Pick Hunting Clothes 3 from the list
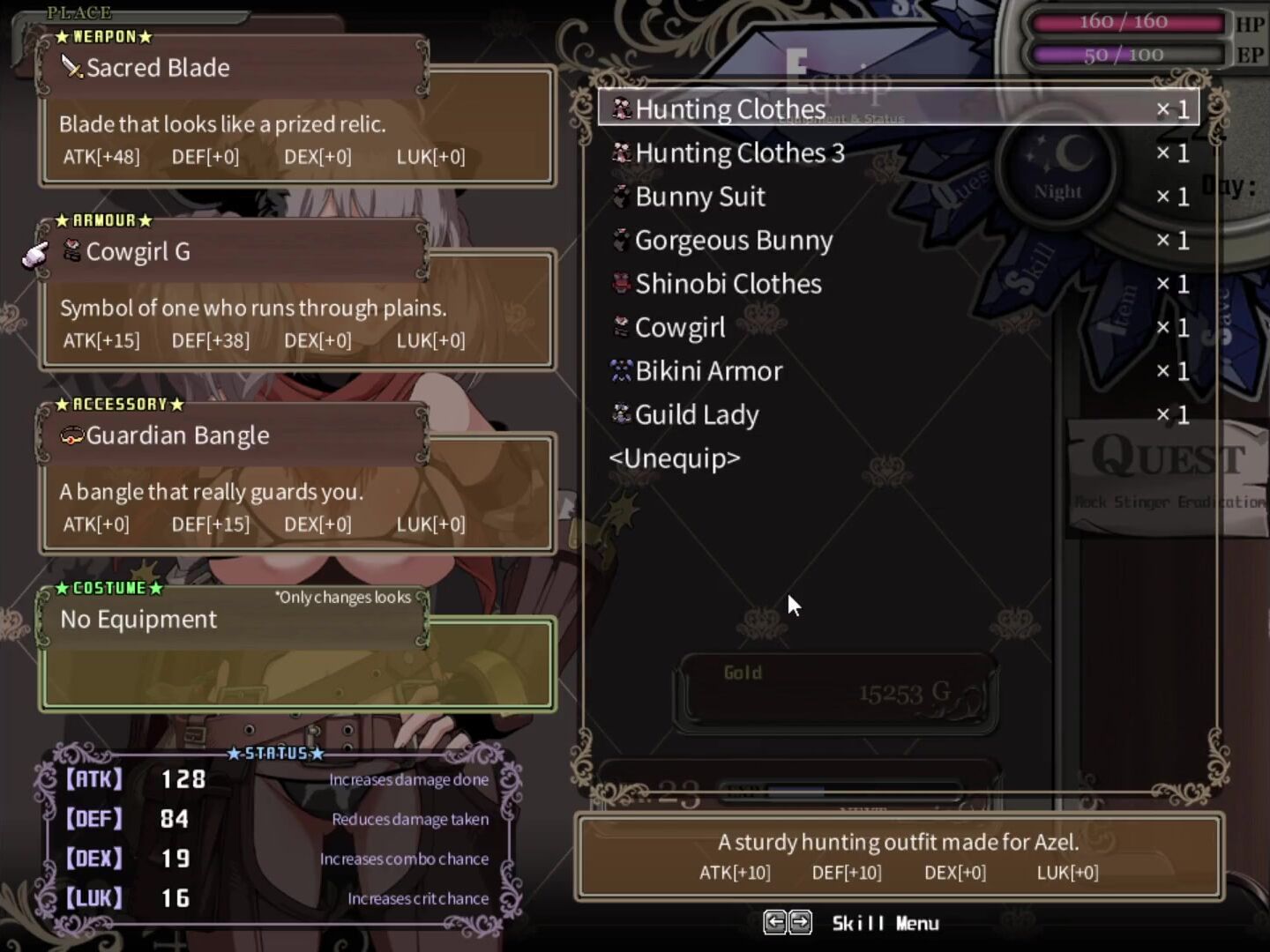Viewport: 1270px width, 952px height. tap(739, 153)
